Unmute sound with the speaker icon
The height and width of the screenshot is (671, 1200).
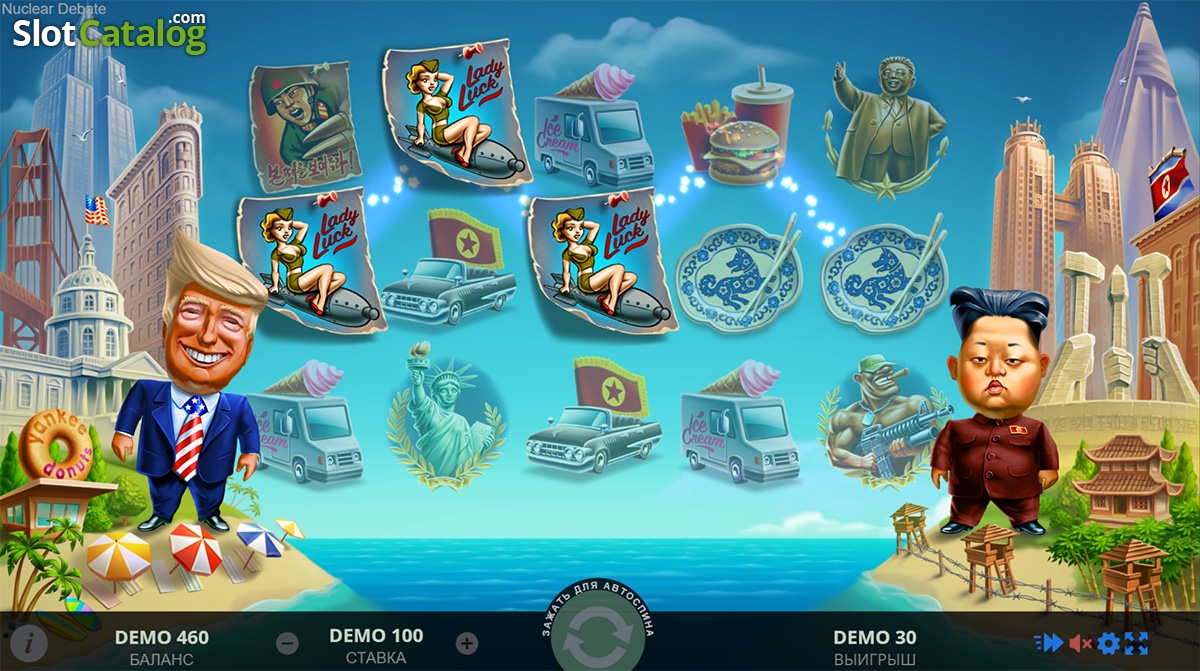point(1080,643)
